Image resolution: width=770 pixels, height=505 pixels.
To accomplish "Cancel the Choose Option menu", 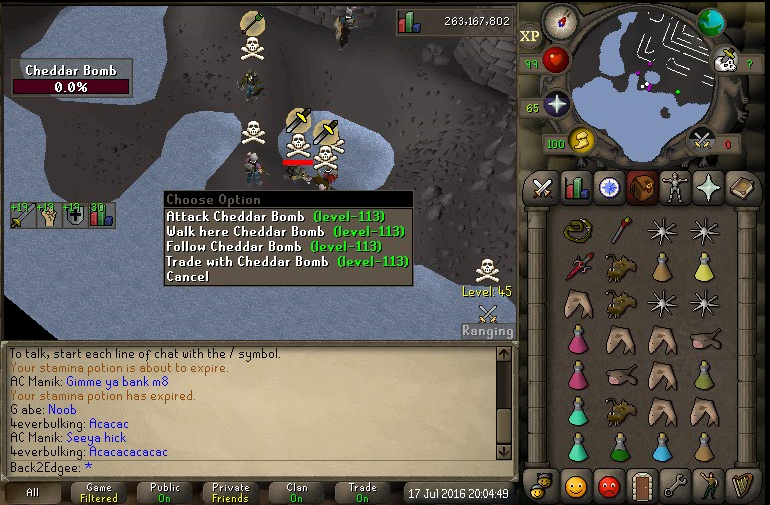I will 188,276.
